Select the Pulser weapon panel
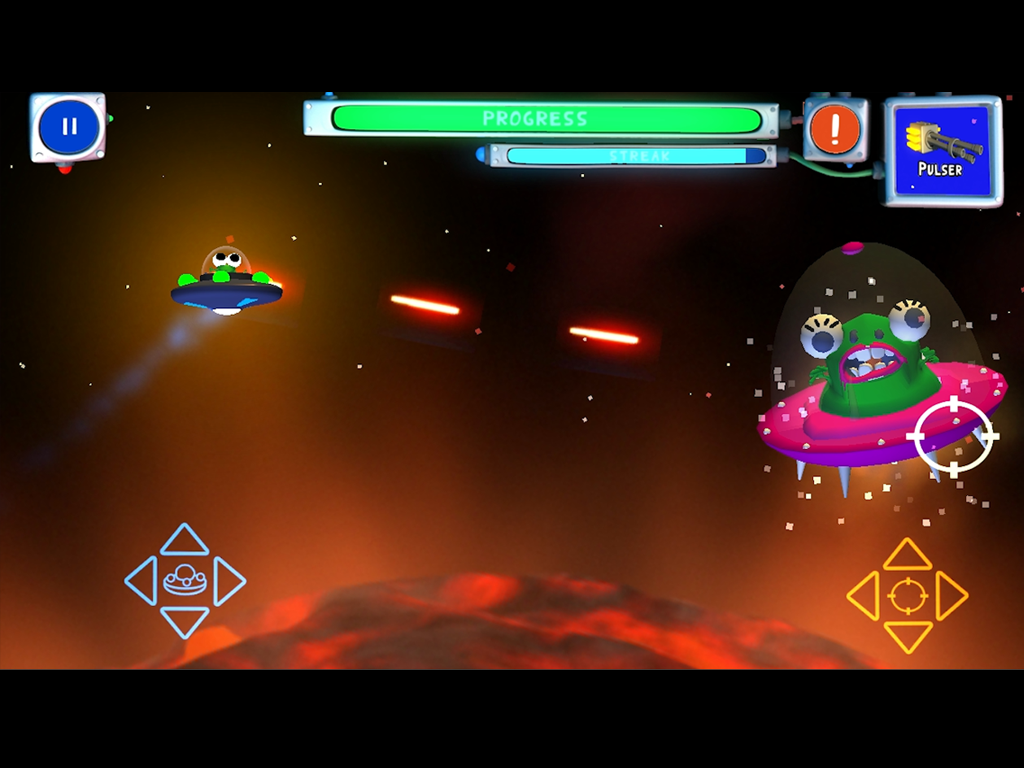The image size is (1024, 768). pos(941,150)
